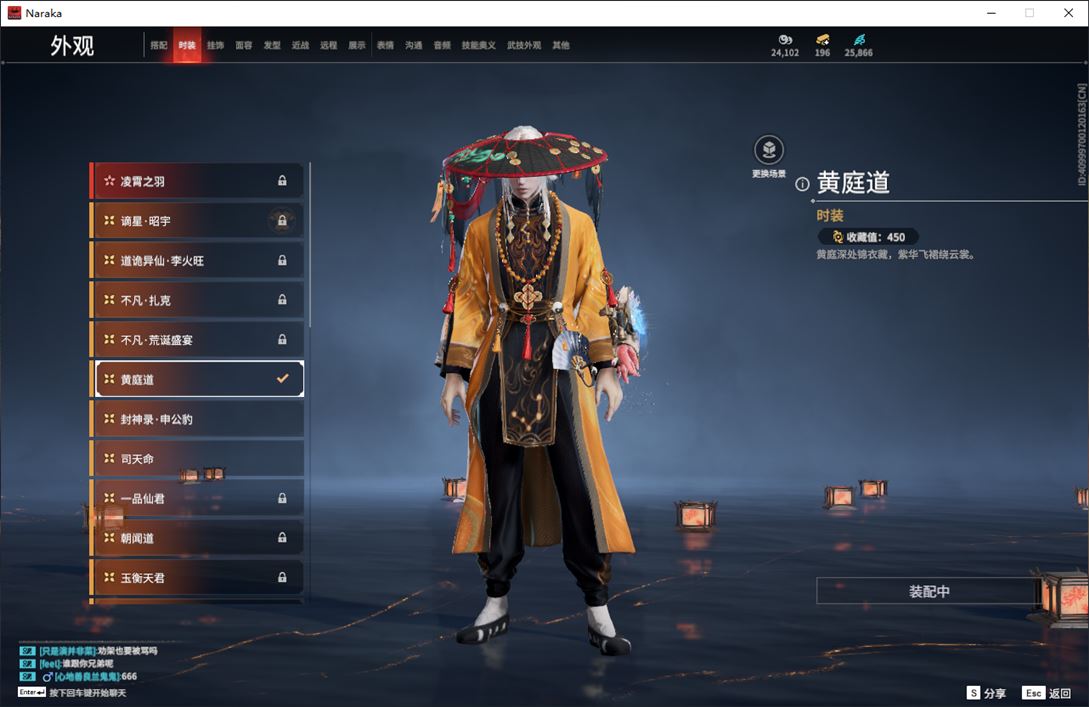Image resolution: width=1089 pixels, height=707 pixels.
Task: Open the 挂饰 tab
Action: coord(215,46)
